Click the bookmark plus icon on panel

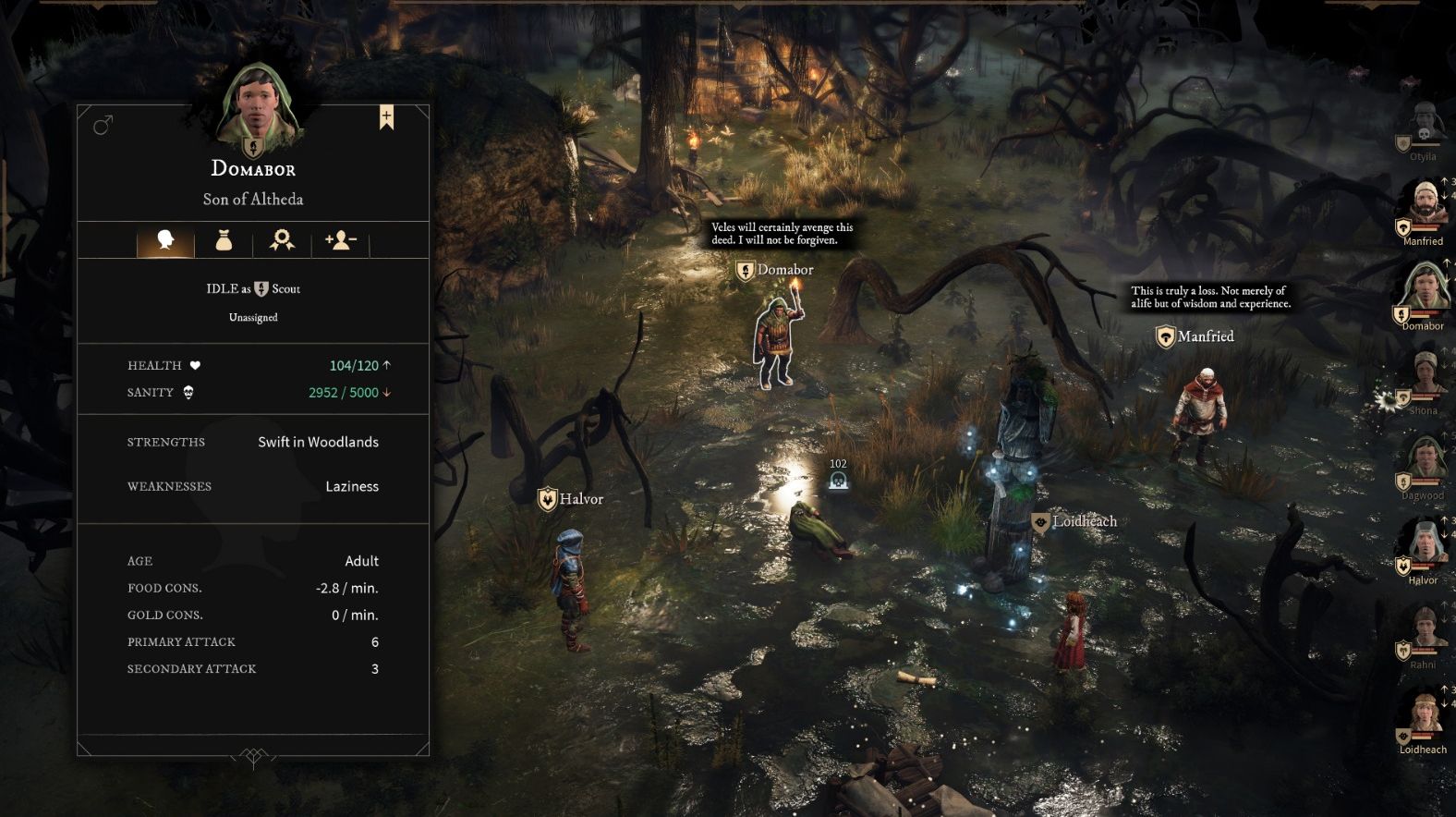[386, 117]
